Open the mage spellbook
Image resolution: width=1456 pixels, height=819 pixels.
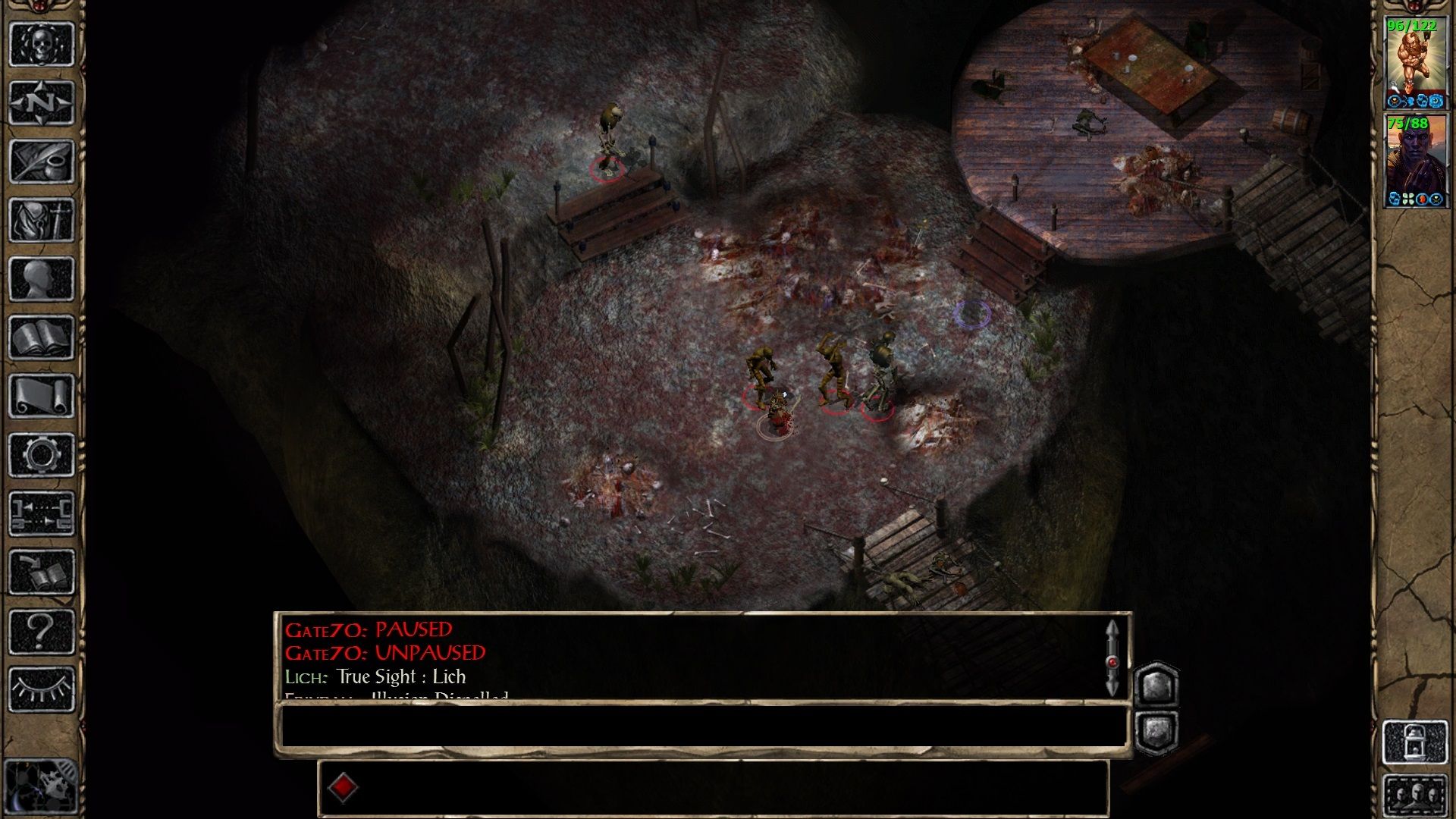click(41, 337)
